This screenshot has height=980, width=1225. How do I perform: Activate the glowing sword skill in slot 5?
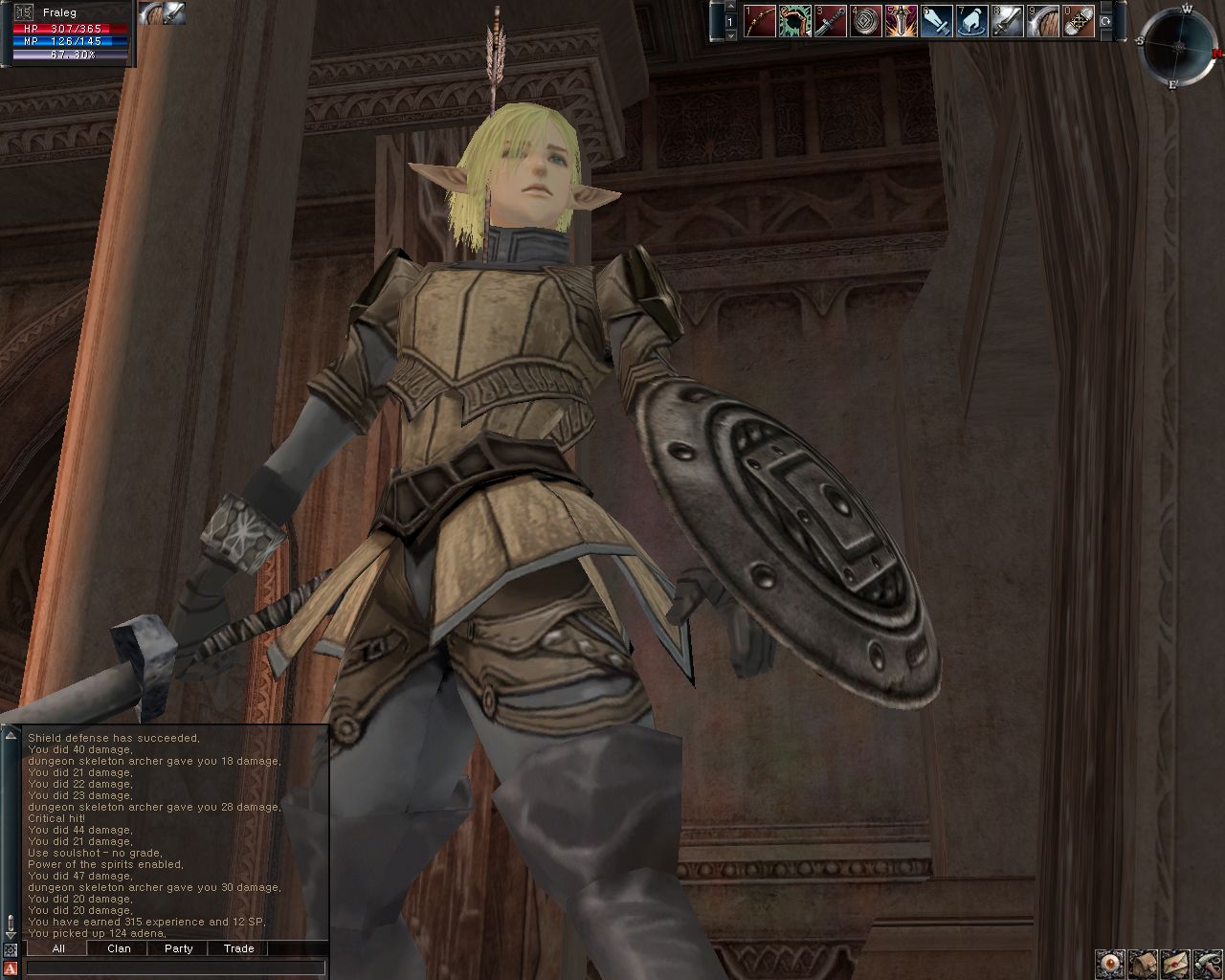(x=902, y=21)
